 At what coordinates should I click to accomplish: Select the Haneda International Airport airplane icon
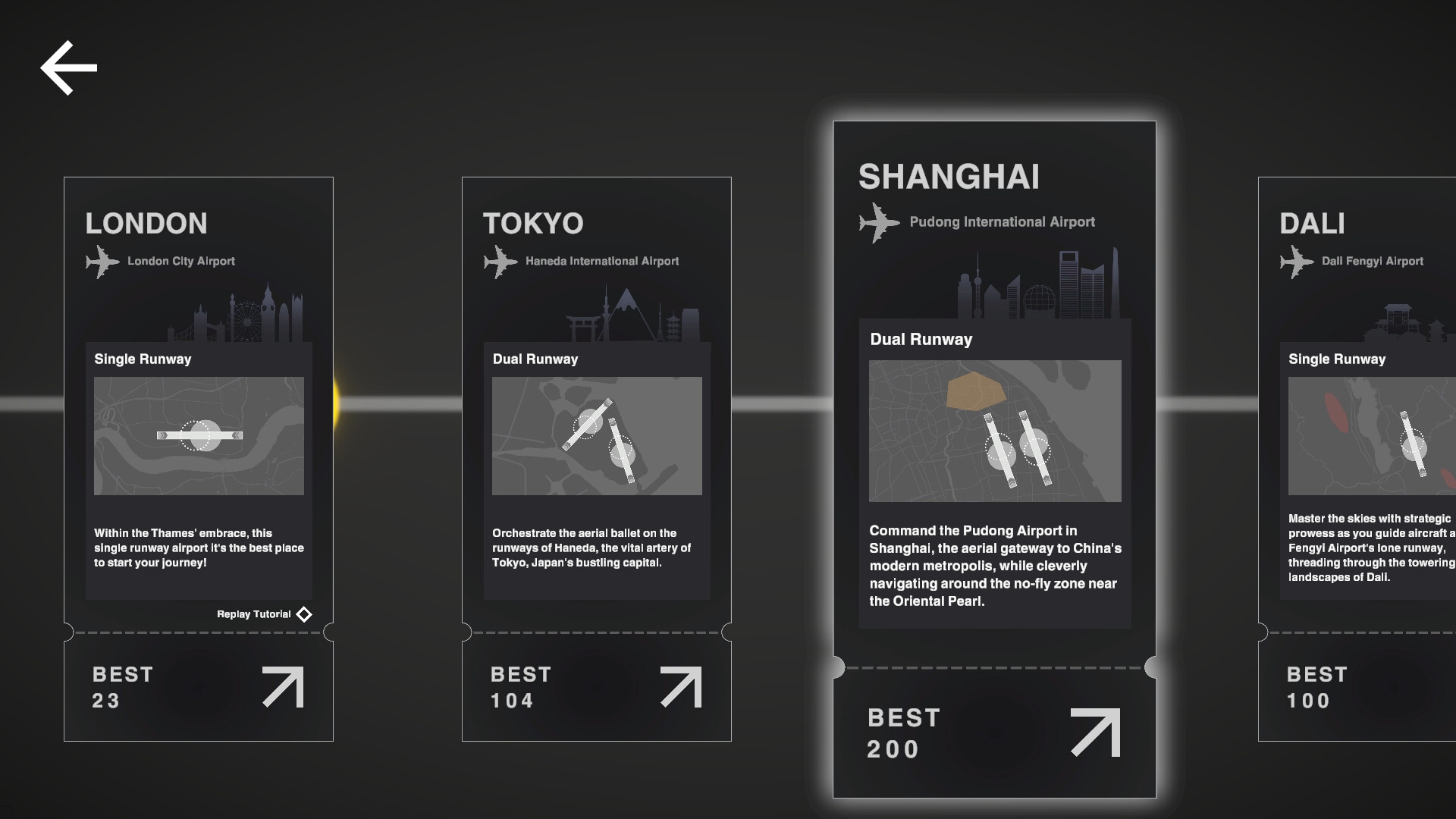(x=500, y=262)
